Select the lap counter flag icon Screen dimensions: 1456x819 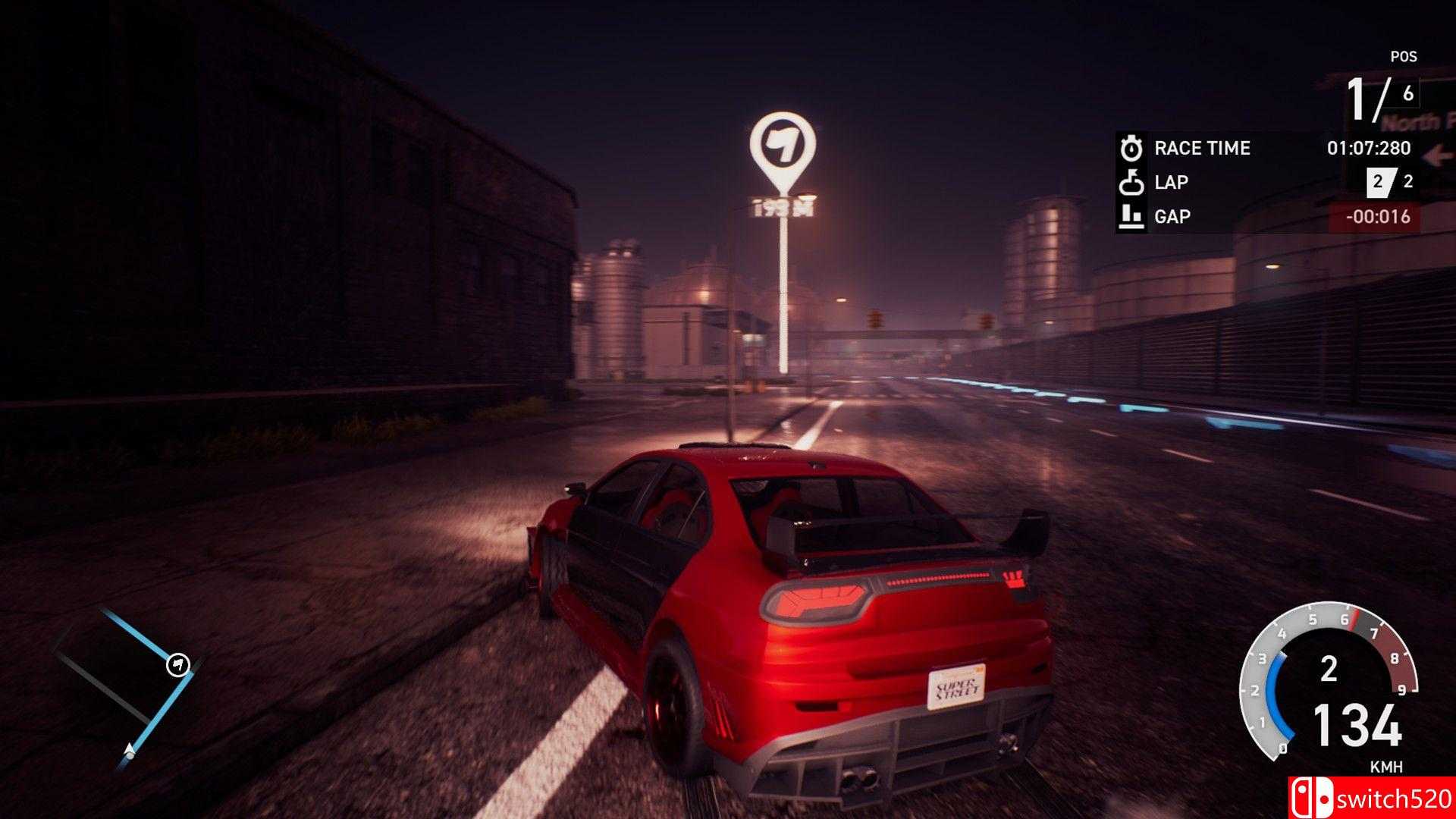(x=1131, y=182)
